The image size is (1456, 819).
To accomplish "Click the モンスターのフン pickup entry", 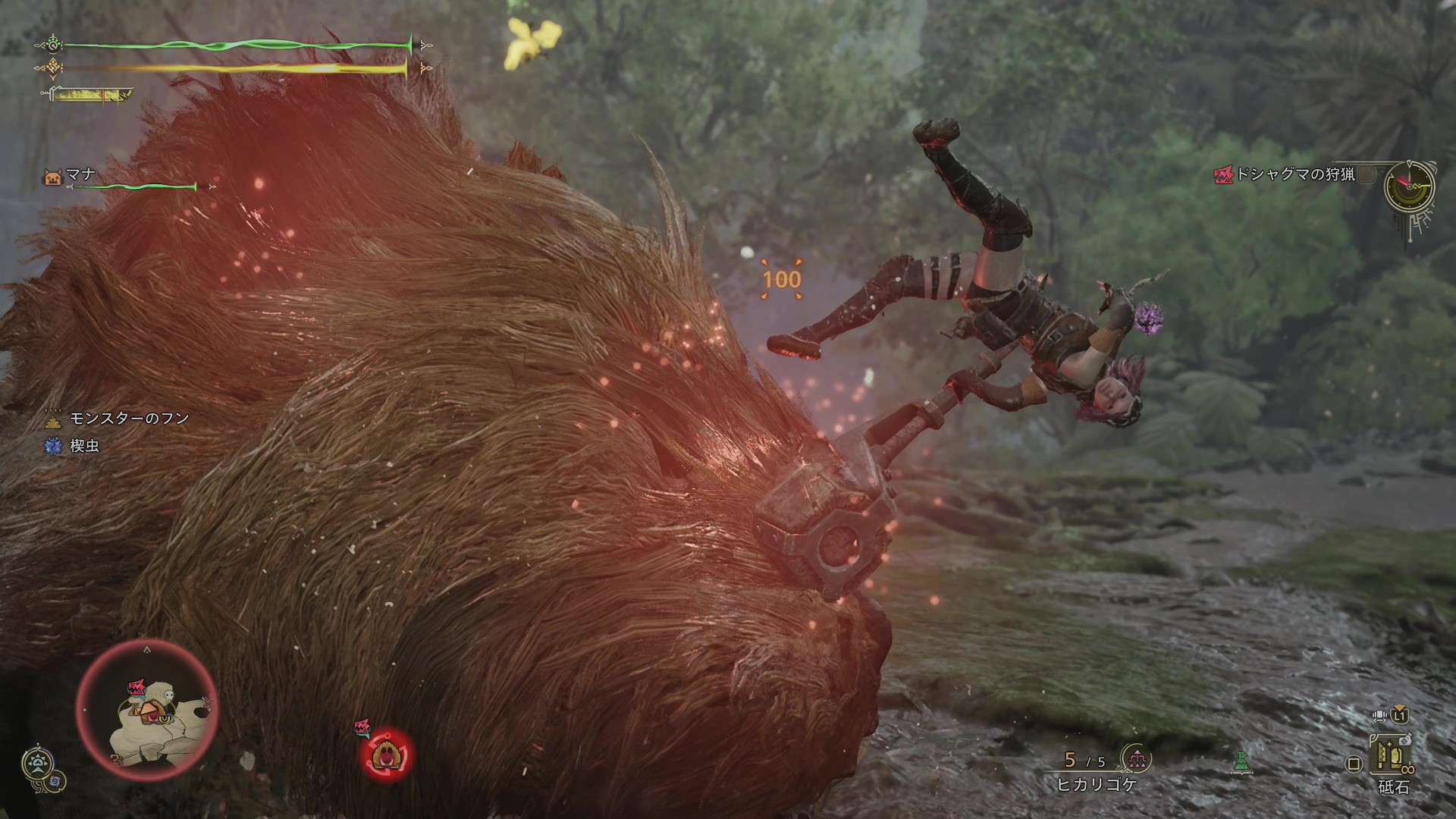I will [118, 419].
